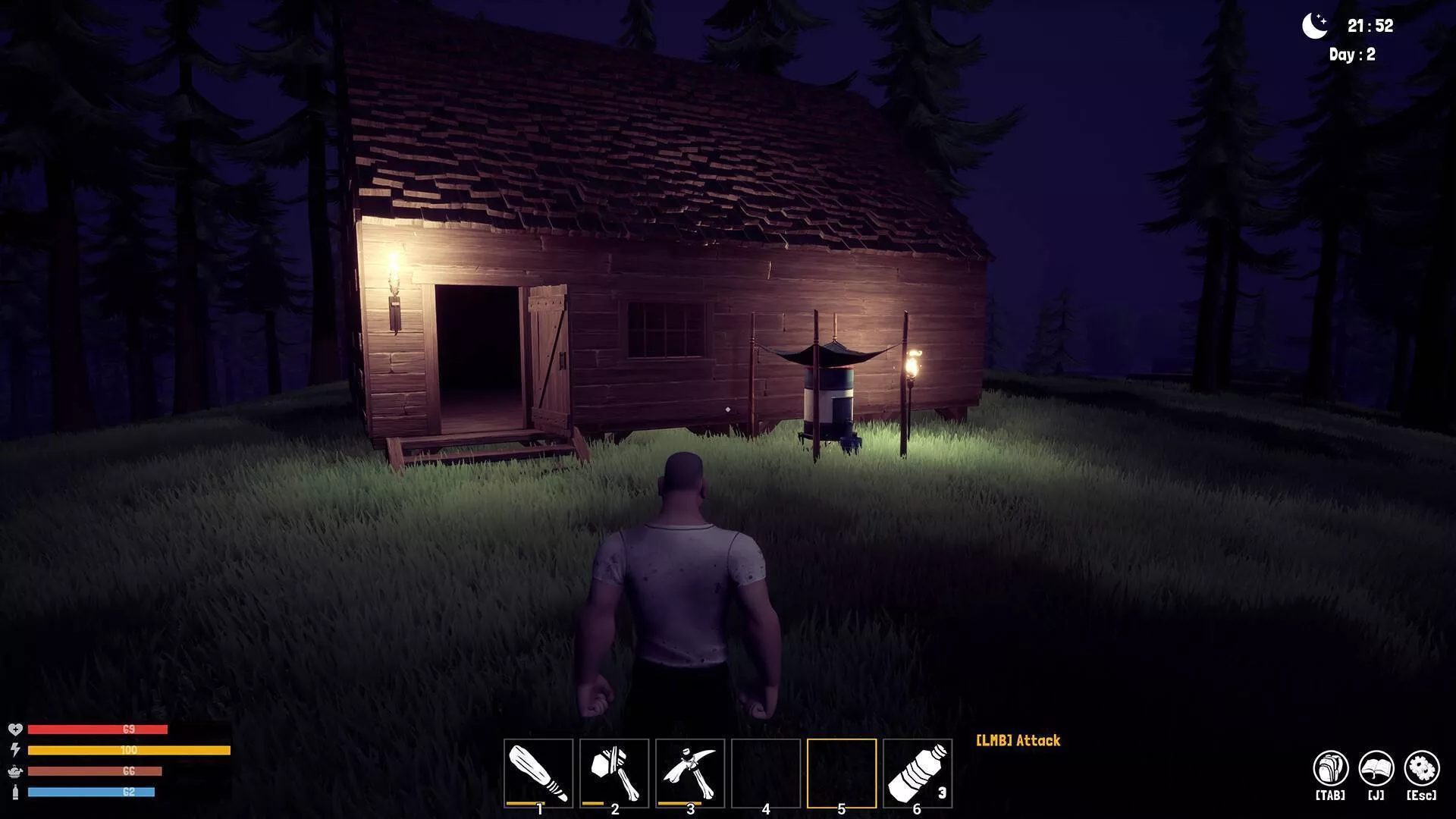Open the gear settings menu icon
The image size is (1456, 819).
point(1421,769)
